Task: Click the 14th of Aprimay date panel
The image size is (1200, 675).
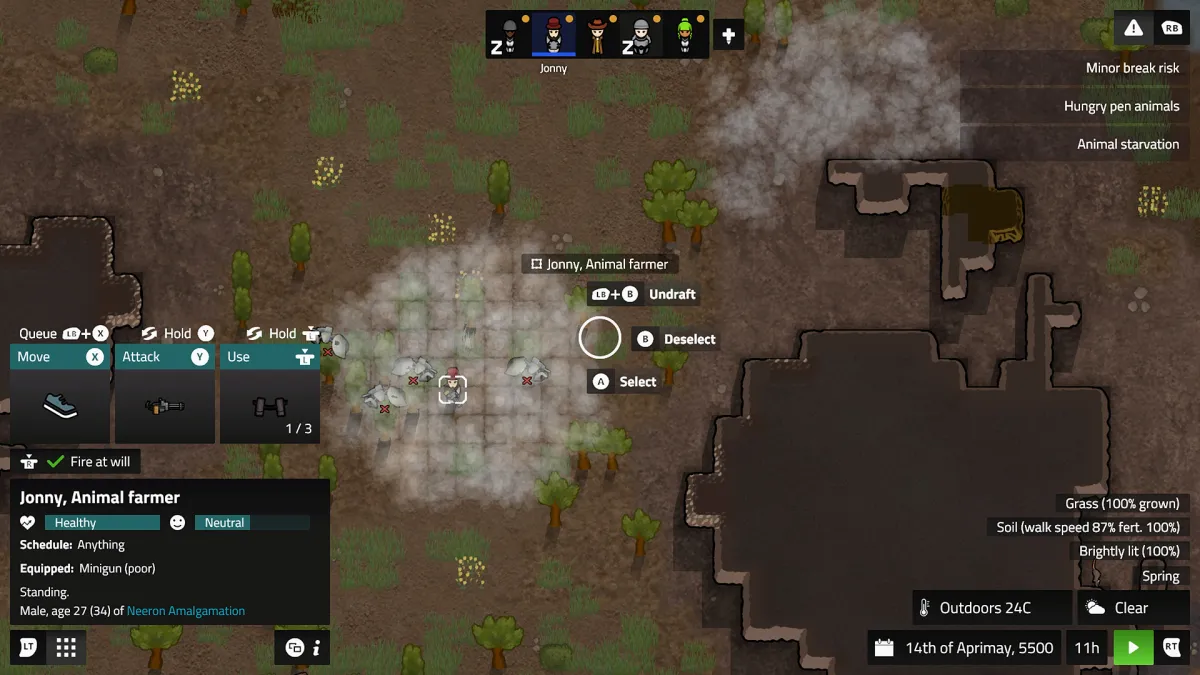Action: click(x=966, y=648)
